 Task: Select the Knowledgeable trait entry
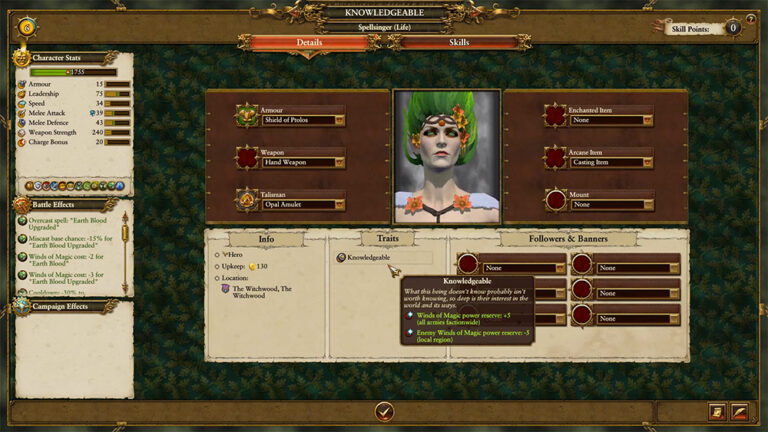coord(368,257)
